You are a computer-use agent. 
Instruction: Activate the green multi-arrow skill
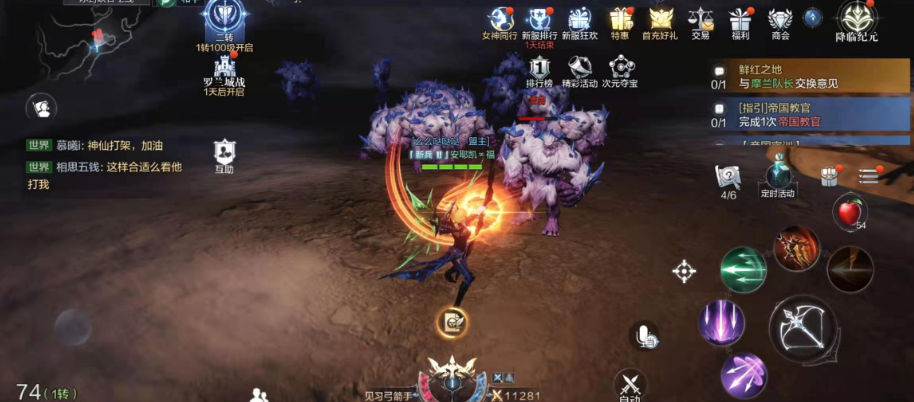coord(743,270)
